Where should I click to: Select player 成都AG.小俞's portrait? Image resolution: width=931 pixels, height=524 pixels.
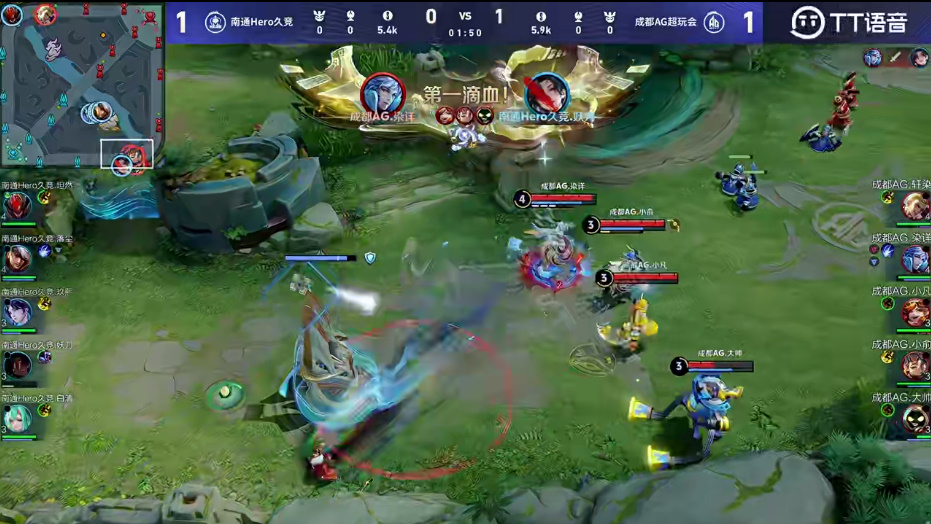pyautogui.click(x=914, y=366)
